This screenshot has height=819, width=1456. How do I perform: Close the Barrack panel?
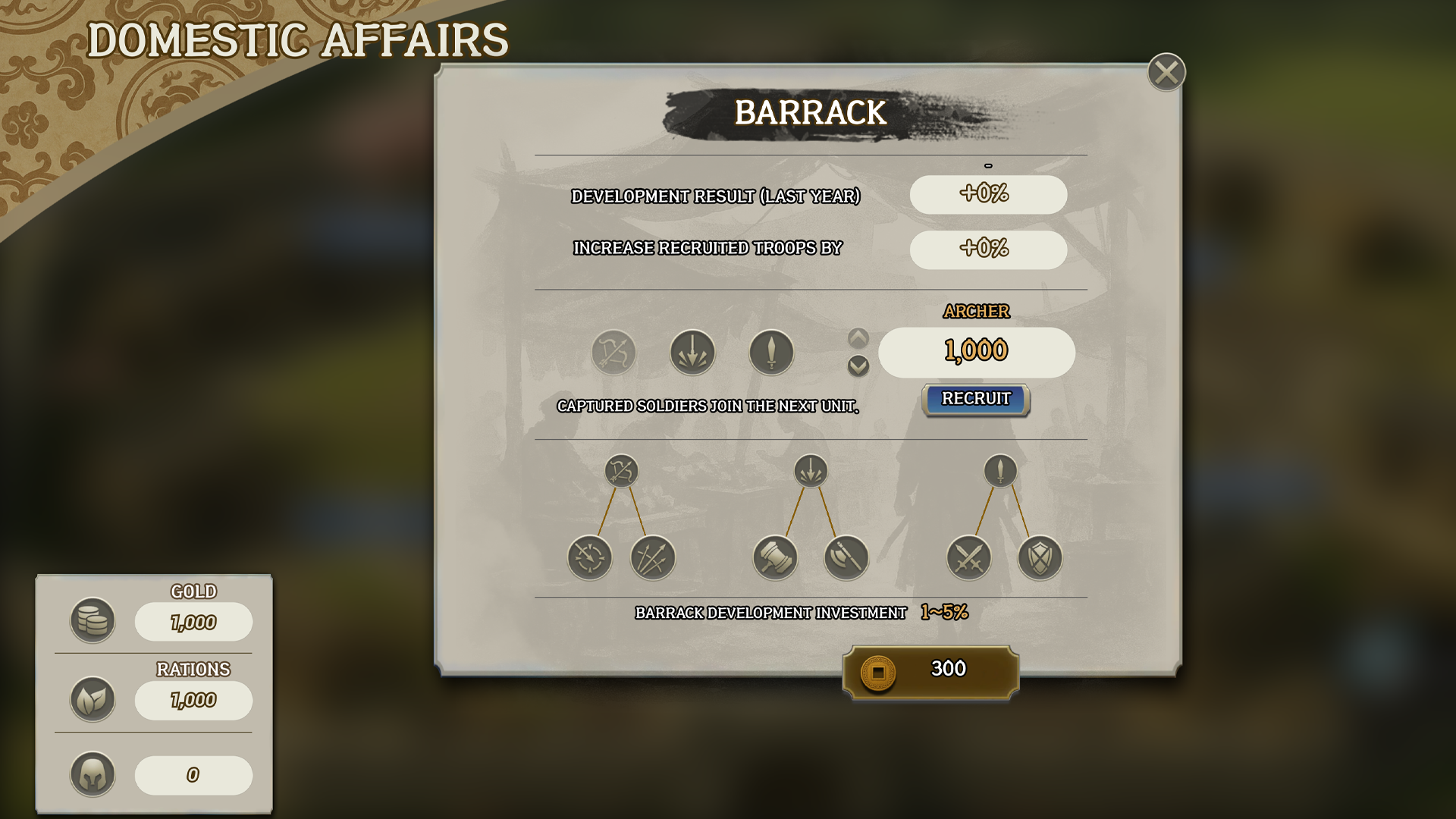pos(1166,73)
